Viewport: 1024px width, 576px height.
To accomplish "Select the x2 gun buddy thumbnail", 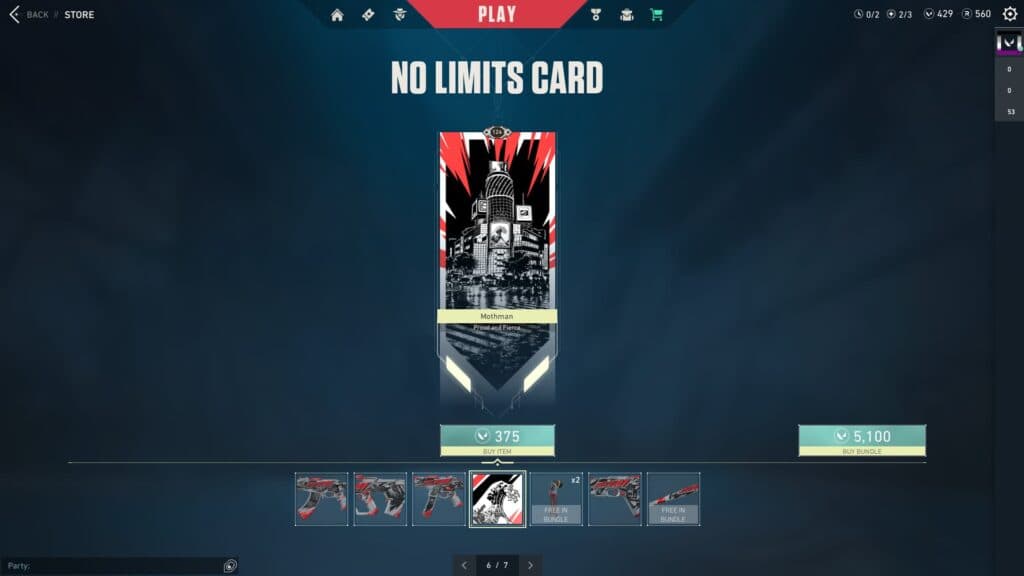I will (x=556, y=499).
